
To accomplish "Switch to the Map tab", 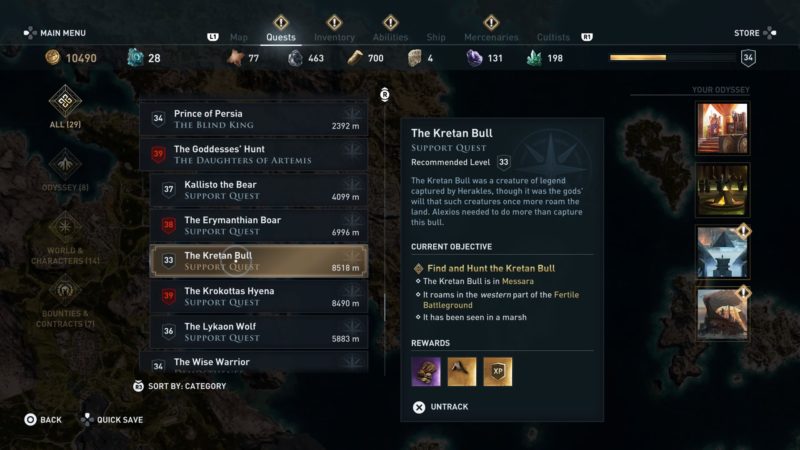I will pyautogui.click(x=239, y=38).
